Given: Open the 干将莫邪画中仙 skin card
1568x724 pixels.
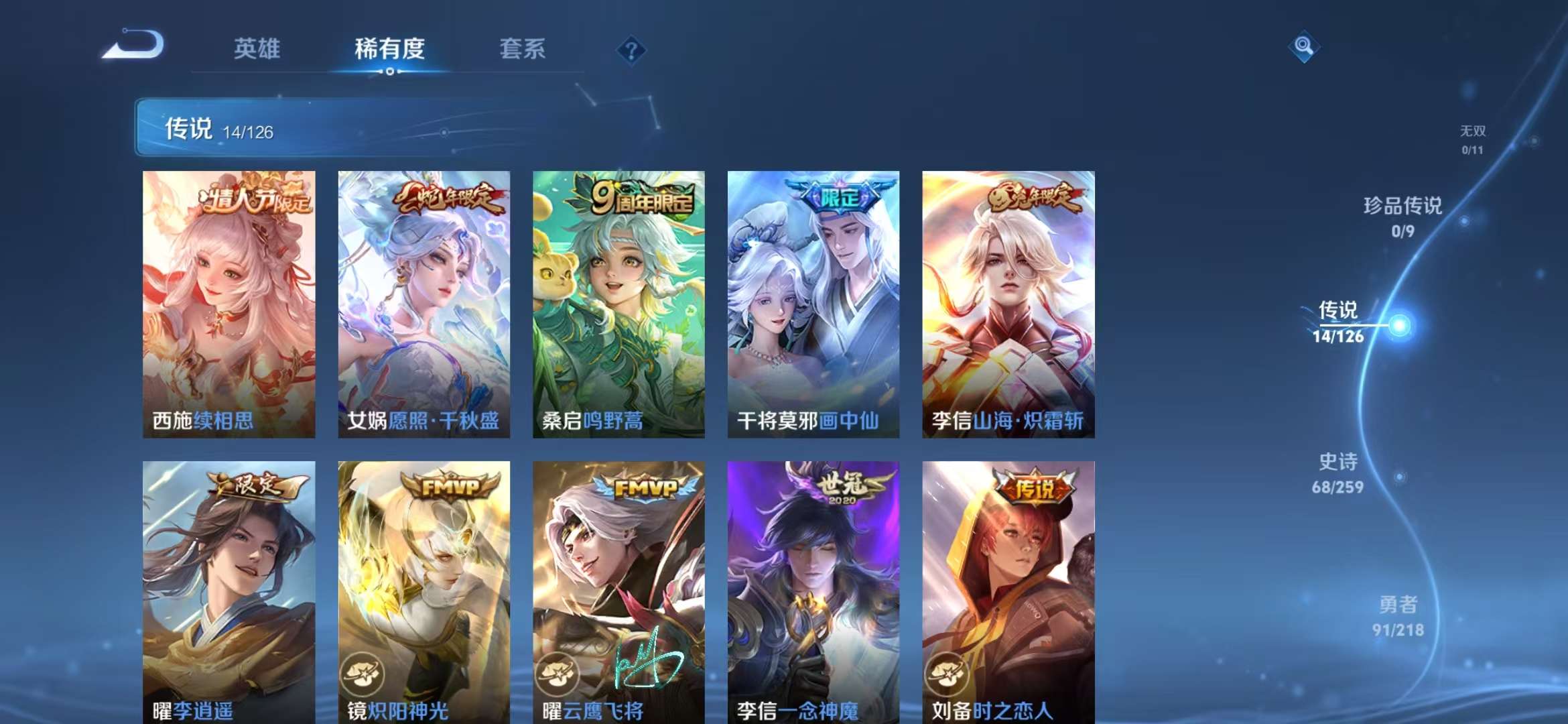Looking at the screenshot, I should coord(815,302).
